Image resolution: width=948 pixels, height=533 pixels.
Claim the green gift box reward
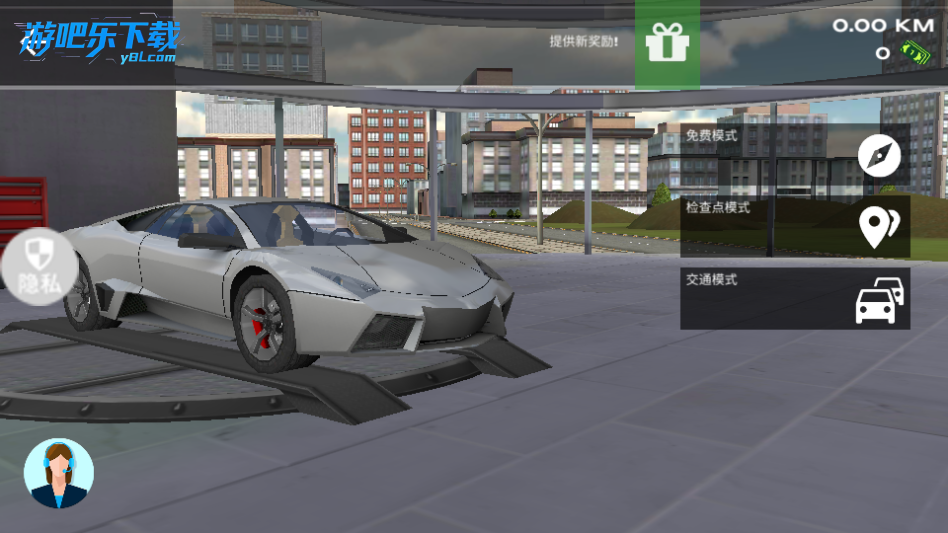click(x=667, y=43)
